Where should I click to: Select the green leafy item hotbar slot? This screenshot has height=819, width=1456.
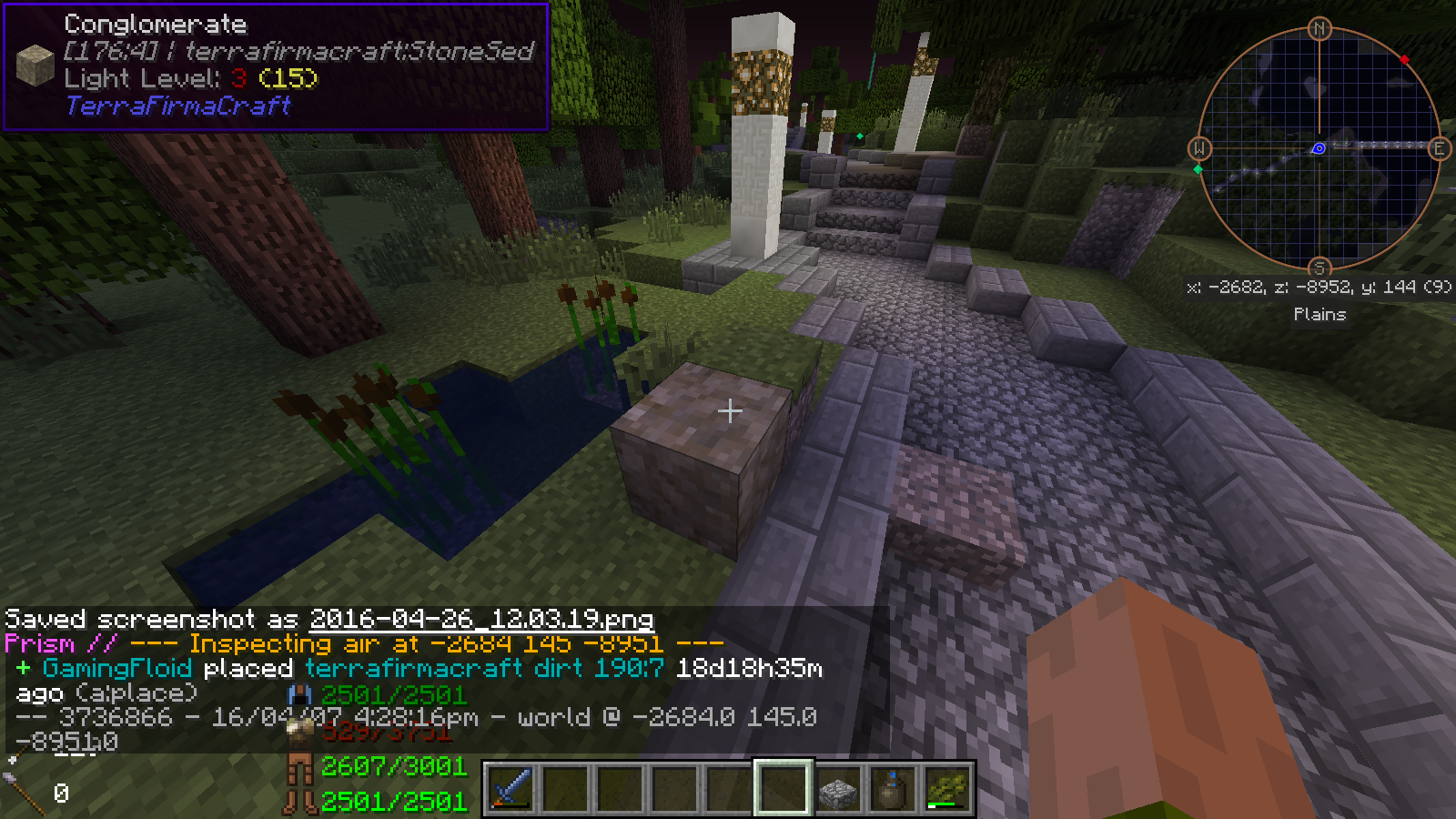[x=947, y=789]
